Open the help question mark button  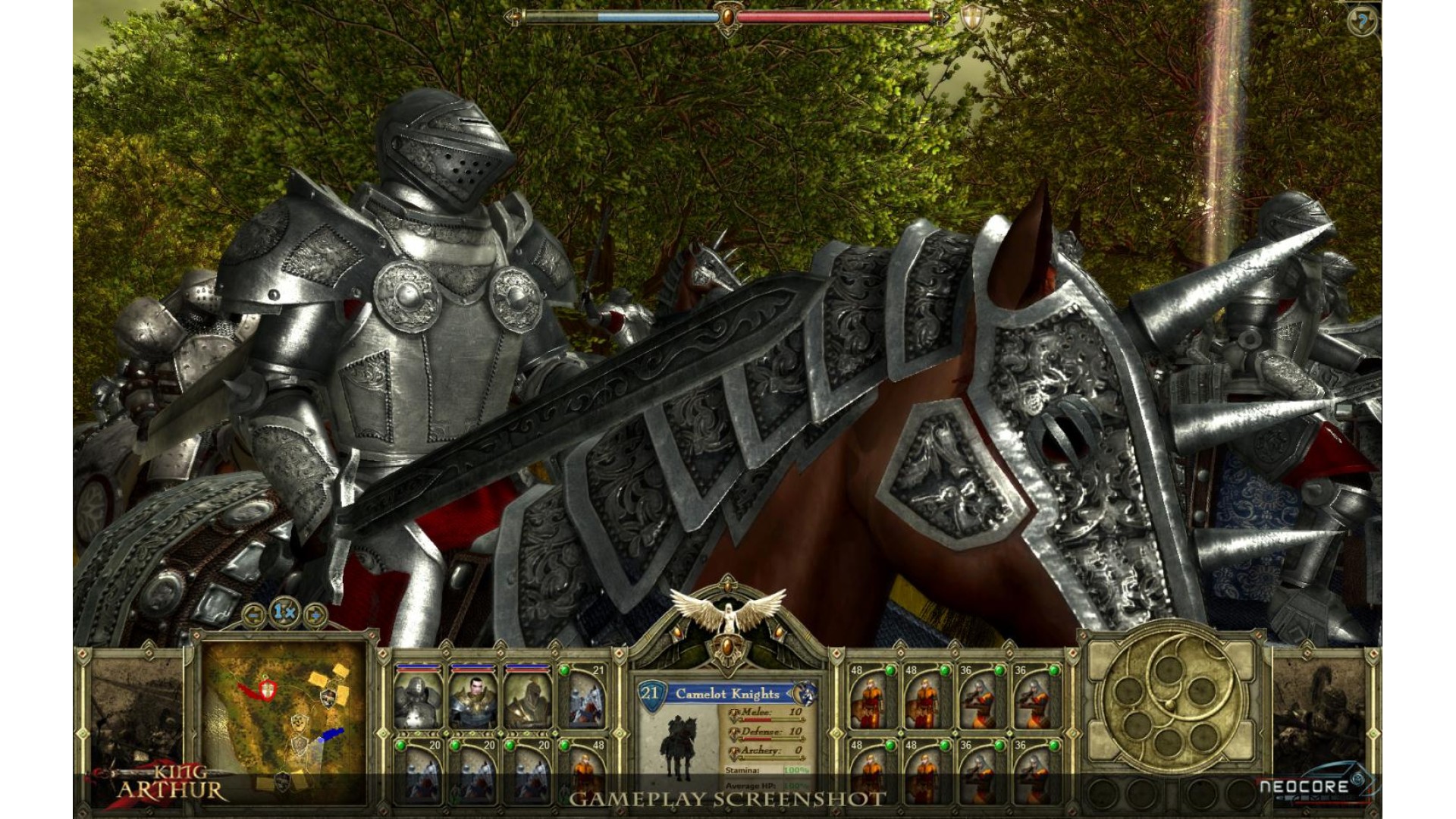point(1363,20)
